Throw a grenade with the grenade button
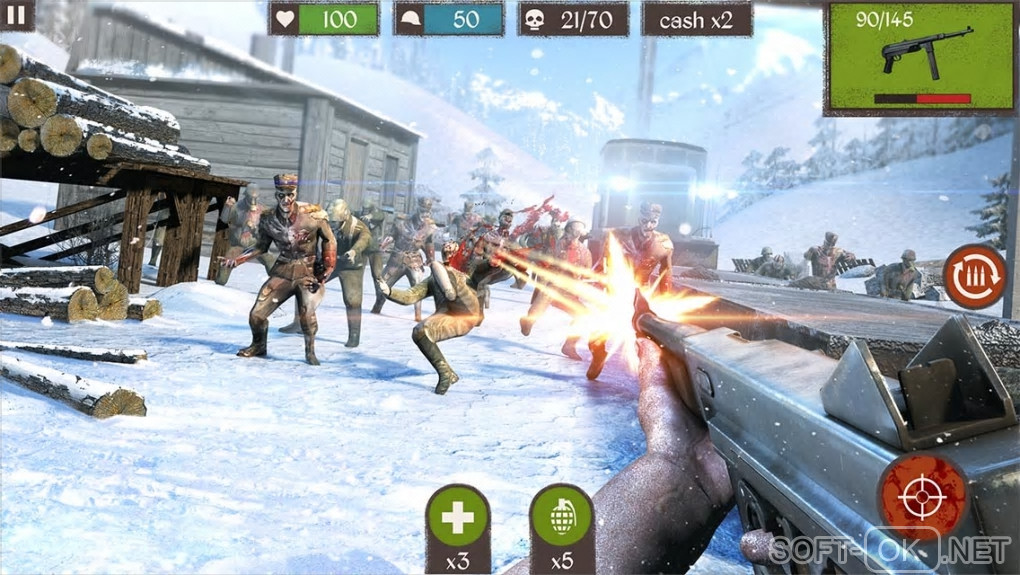This screenshot has width=1020, height=575. pyautogui.click(x=561, y=517)
